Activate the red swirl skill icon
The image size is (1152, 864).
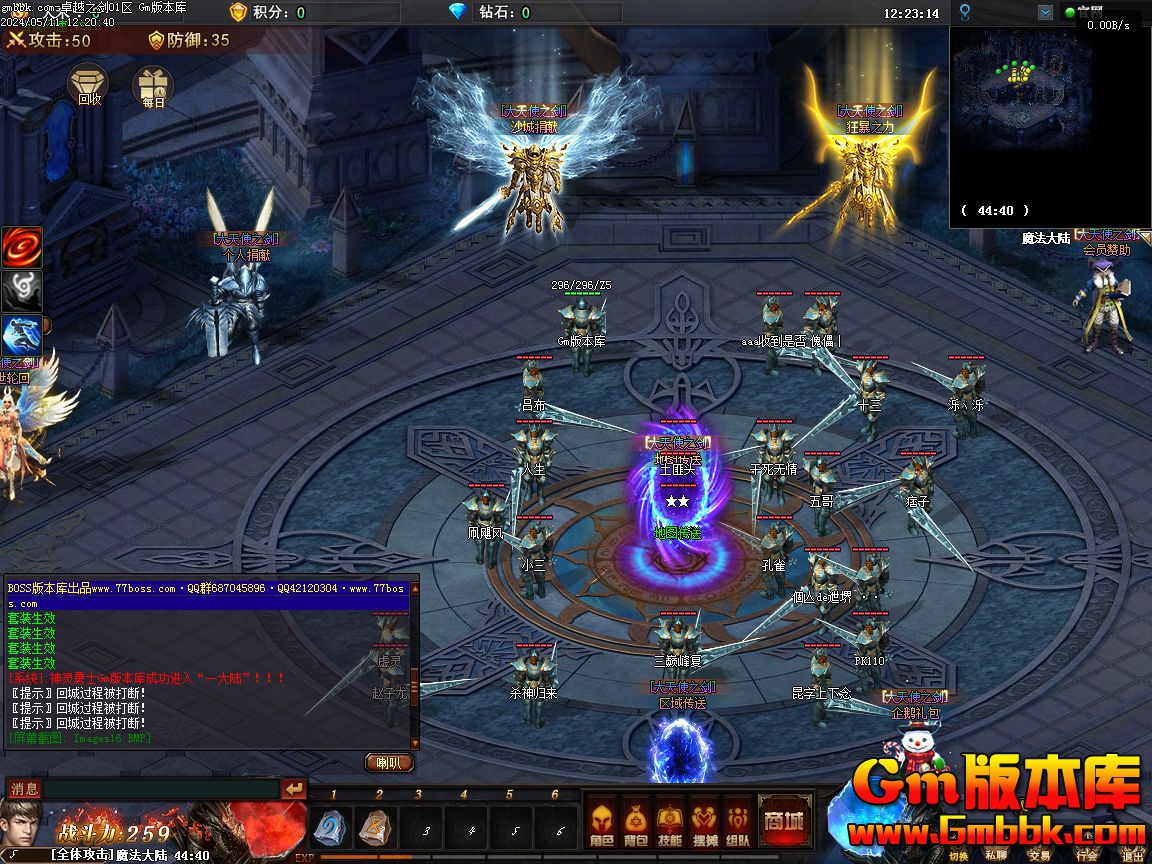(x=21, y=247)
